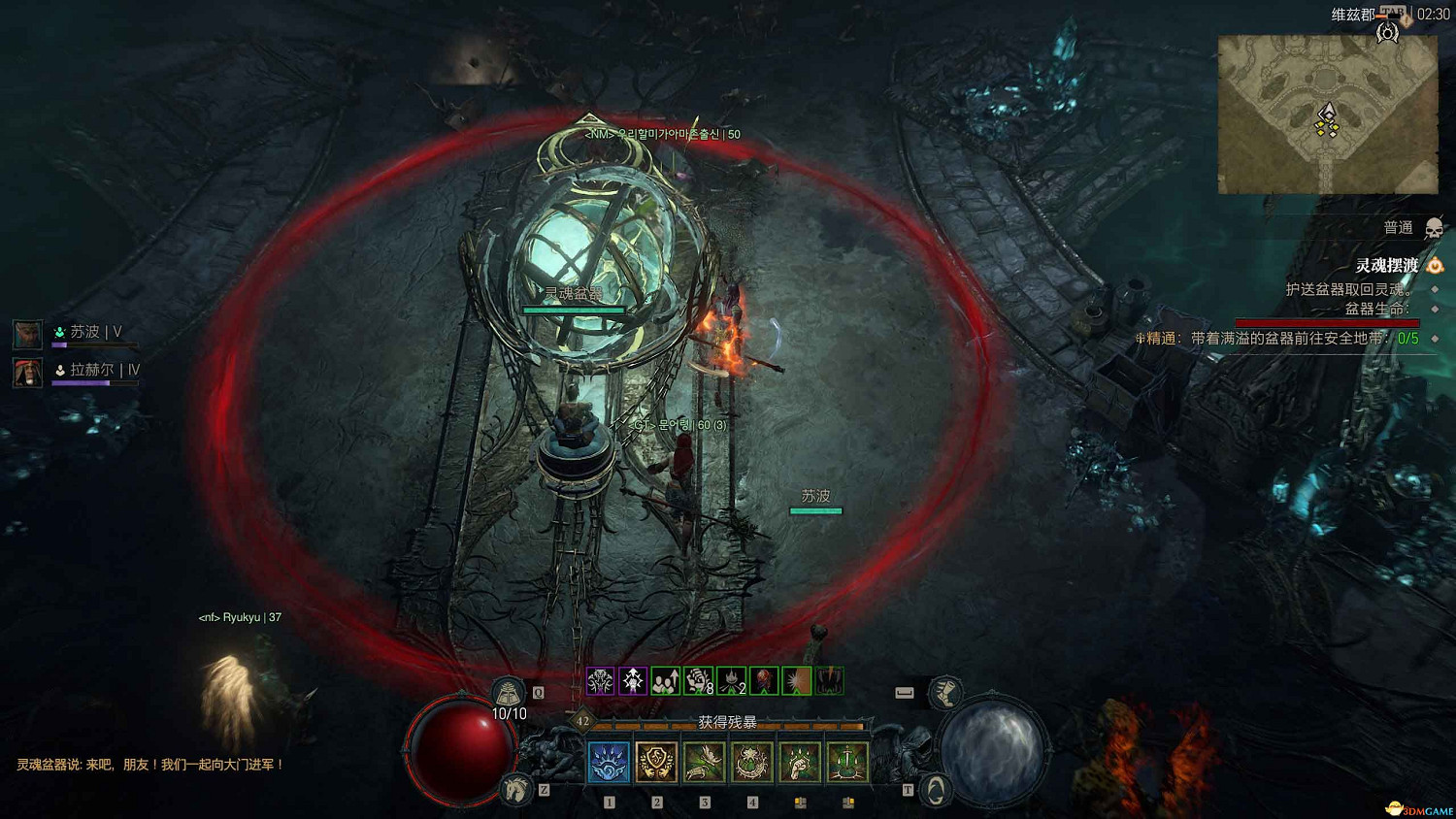Use the sword-in-ground green skill

click(x=846, y=762)
